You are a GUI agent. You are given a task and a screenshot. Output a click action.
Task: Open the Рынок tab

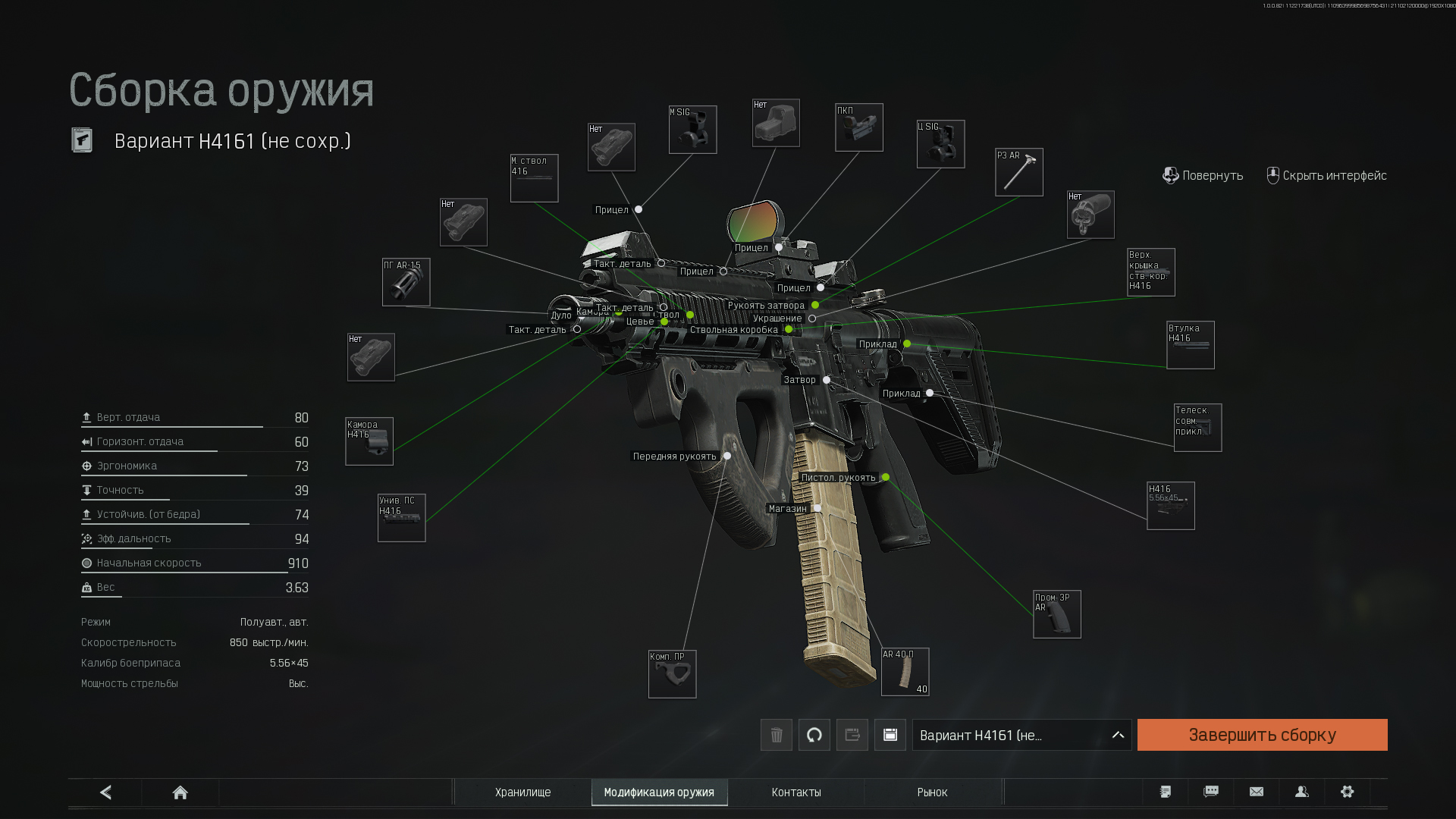[932, 792]
